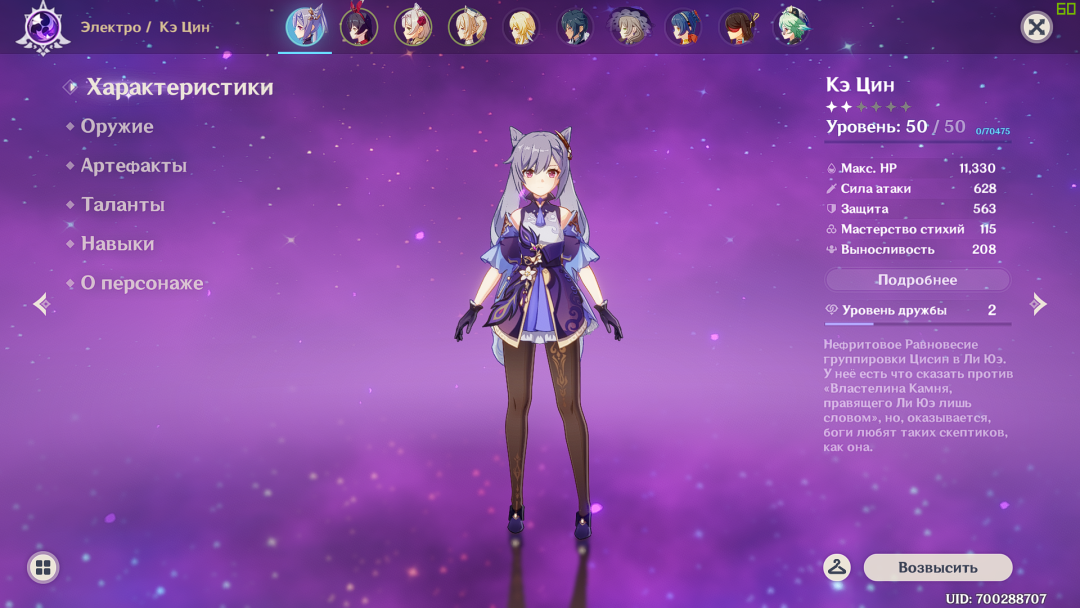
Task: Open the Artifacts section (Артефакты)
Action: [x=133, y=166]
